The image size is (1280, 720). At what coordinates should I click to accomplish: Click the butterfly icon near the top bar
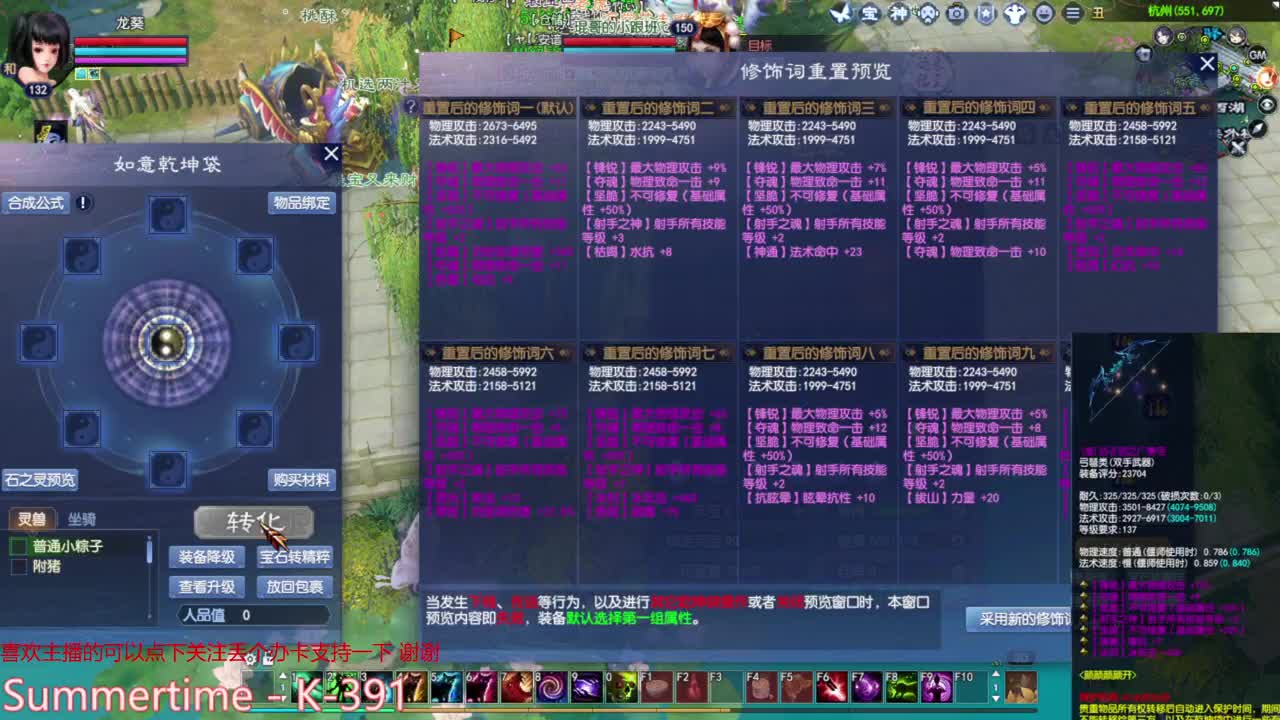841,13
